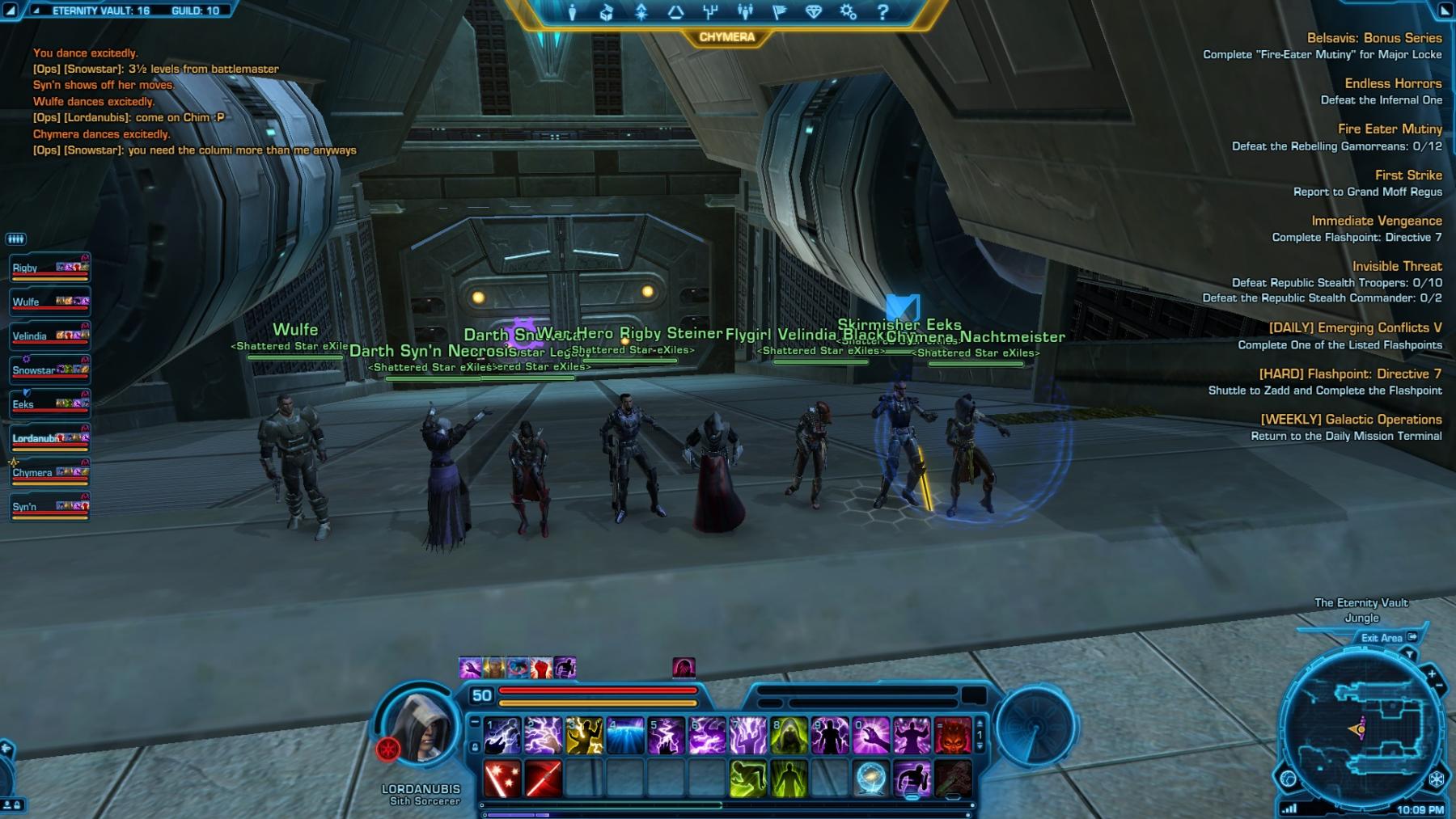This screenshot has width=1456, height=819.
Task: Activate the lightning ability in slot 1
Action: [502, 737]
